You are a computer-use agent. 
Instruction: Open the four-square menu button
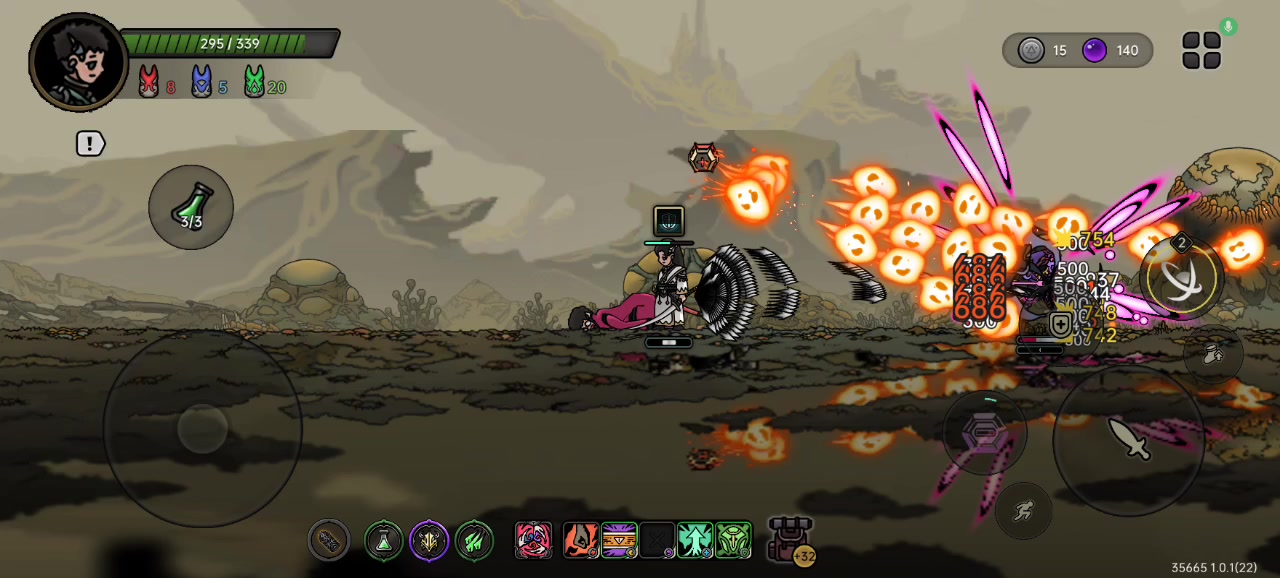[1201, 50]
